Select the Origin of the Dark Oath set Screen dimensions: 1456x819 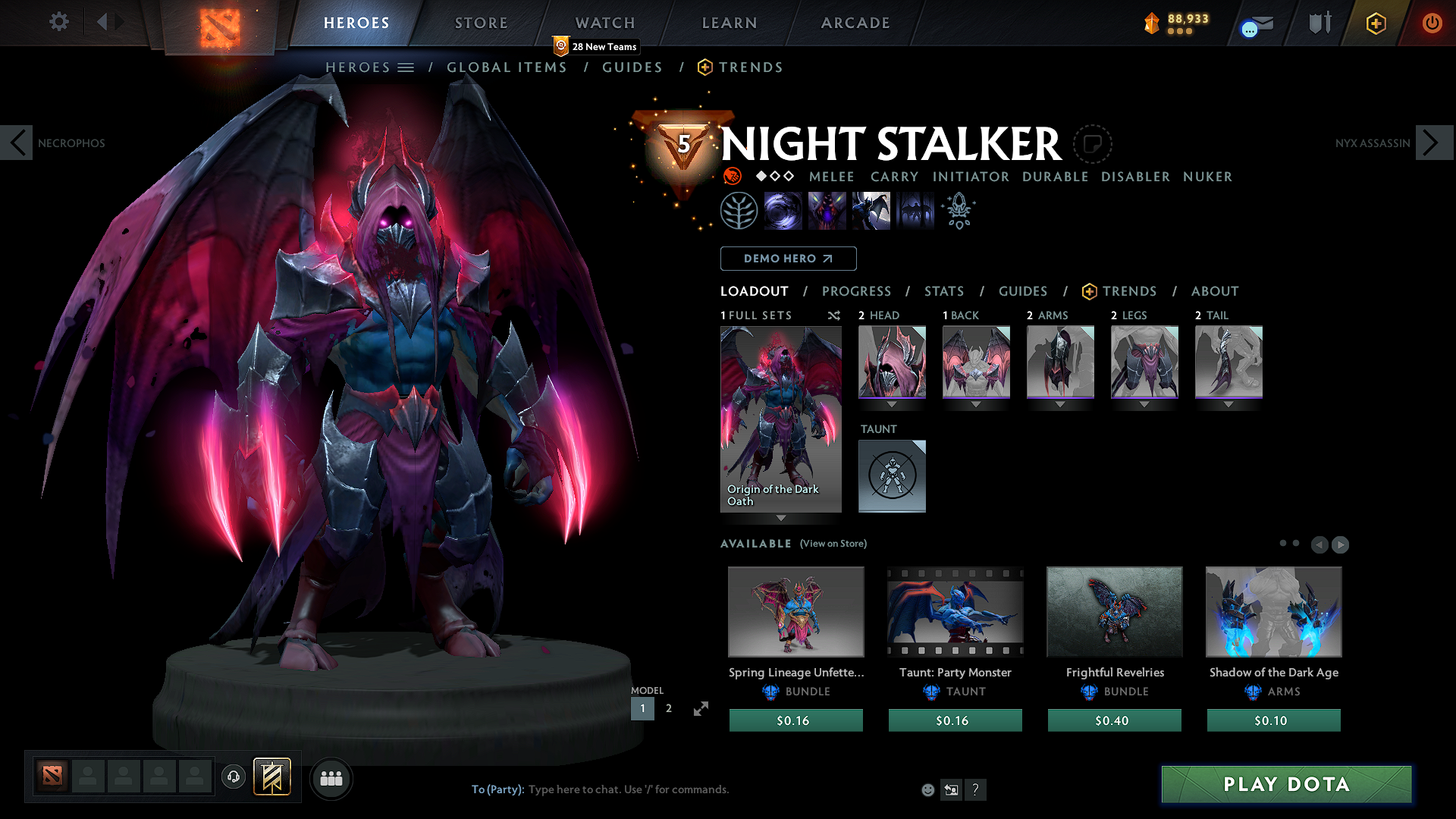780,419
